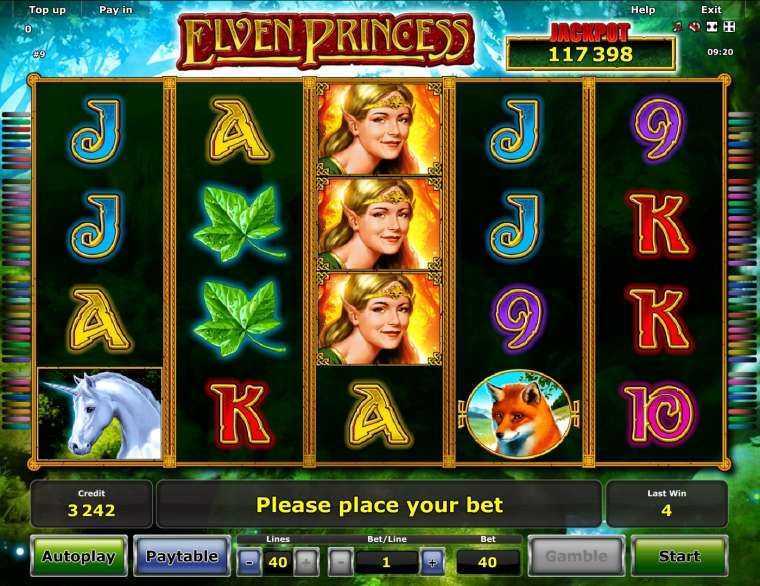The height and width of the screenshot is (586, 760).
Task: Click the Gamble button
Action: coord(576,557)
